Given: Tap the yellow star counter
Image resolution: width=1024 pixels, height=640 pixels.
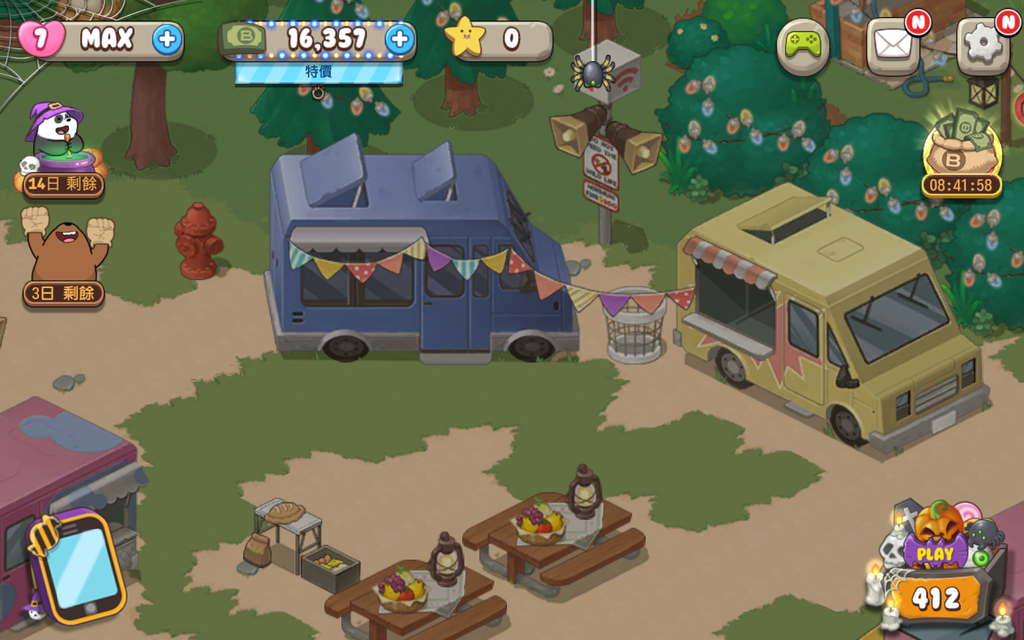Looking at the screenshot, I should (498, 40).
